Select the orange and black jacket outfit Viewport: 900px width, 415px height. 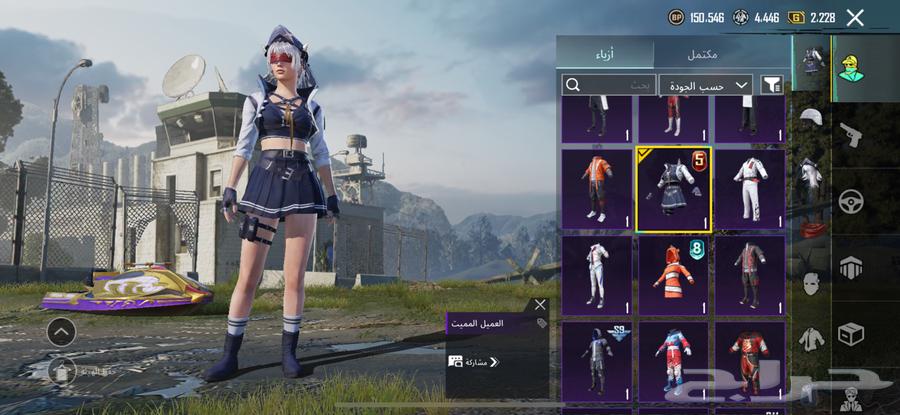(x=596, y=188)
